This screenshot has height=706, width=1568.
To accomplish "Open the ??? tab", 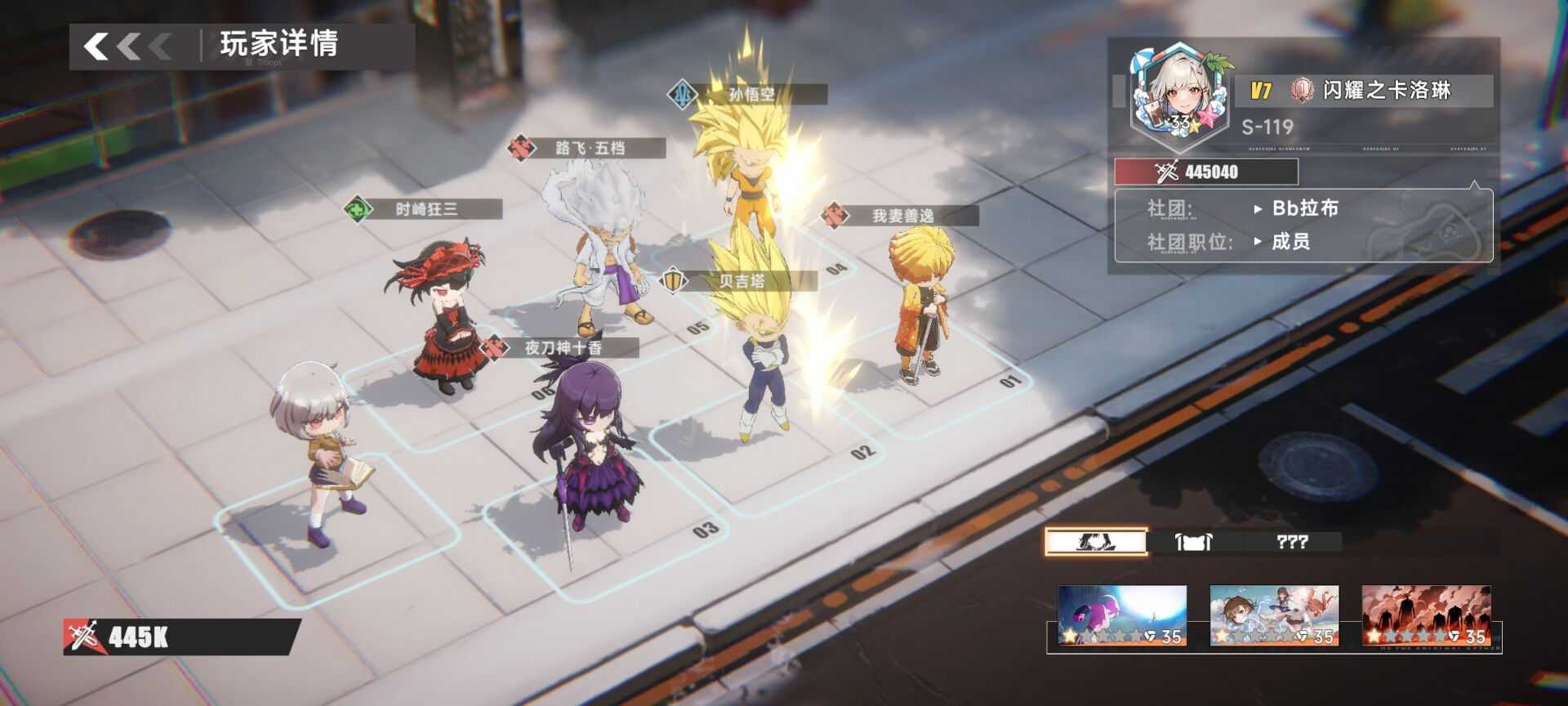I will click(1292, 542).
